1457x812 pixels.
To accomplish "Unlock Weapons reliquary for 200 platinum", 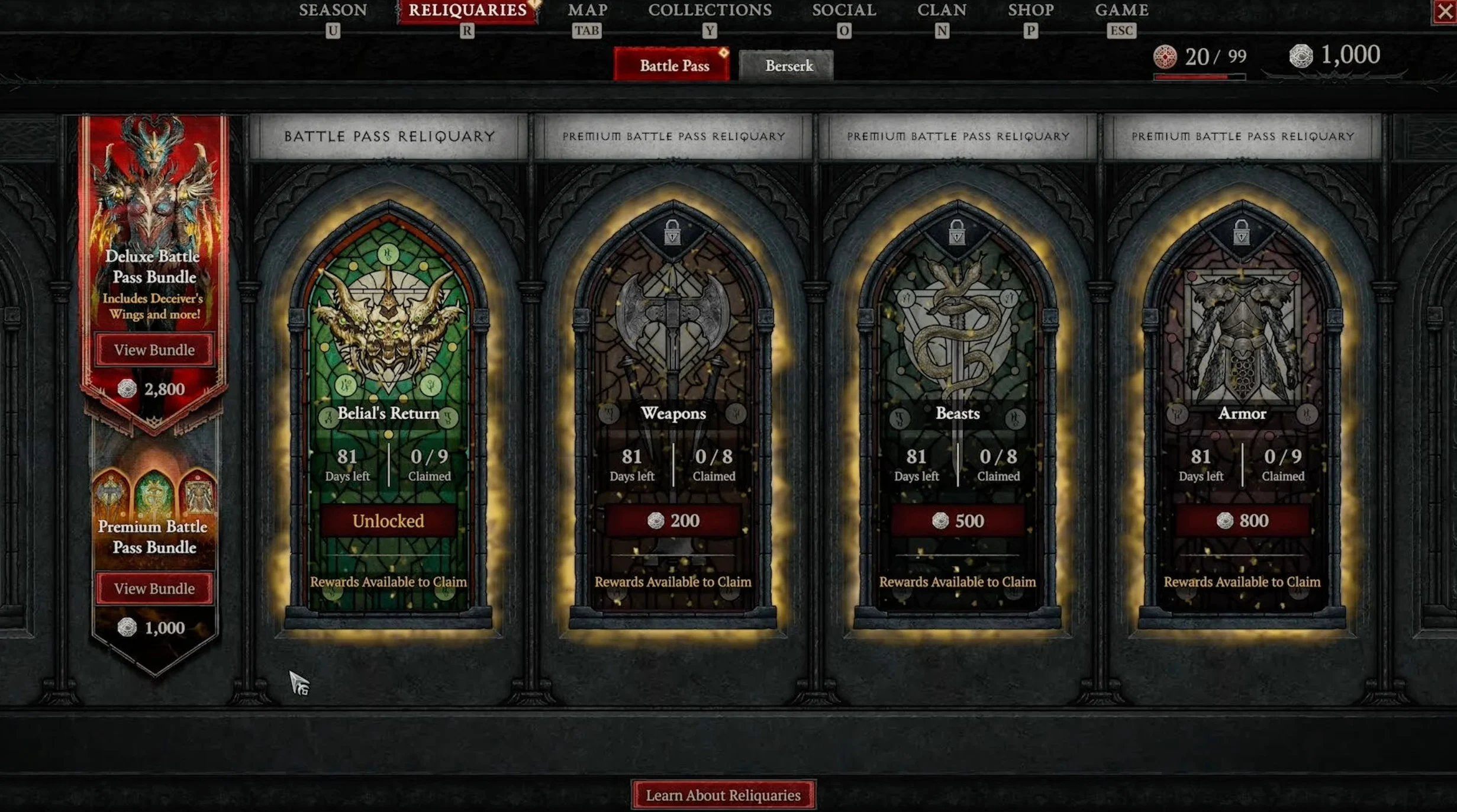I will click(x=673, y=521).
